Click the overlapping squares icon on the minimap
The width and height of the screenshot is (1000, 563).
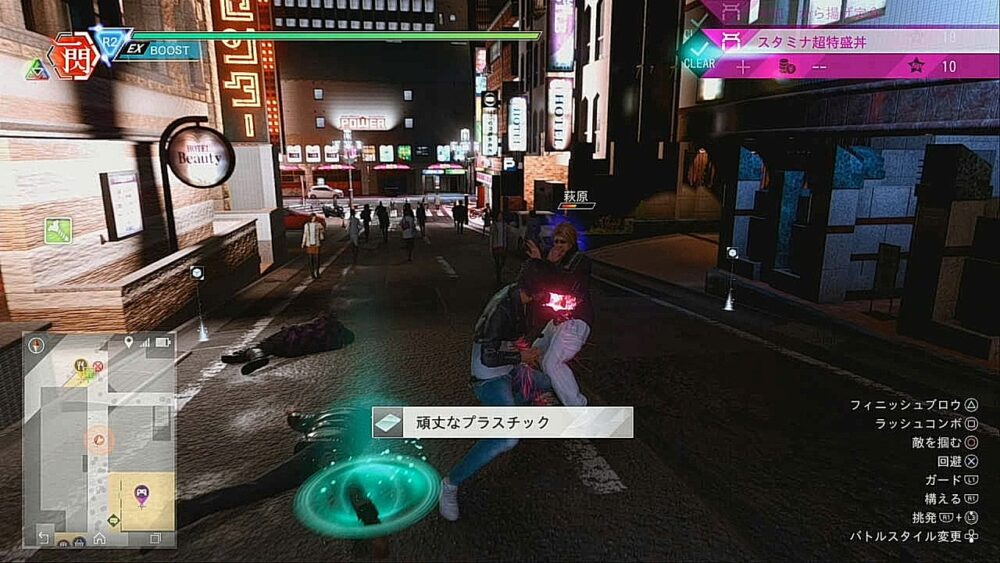pyautogui.click(x=155, y=538)
